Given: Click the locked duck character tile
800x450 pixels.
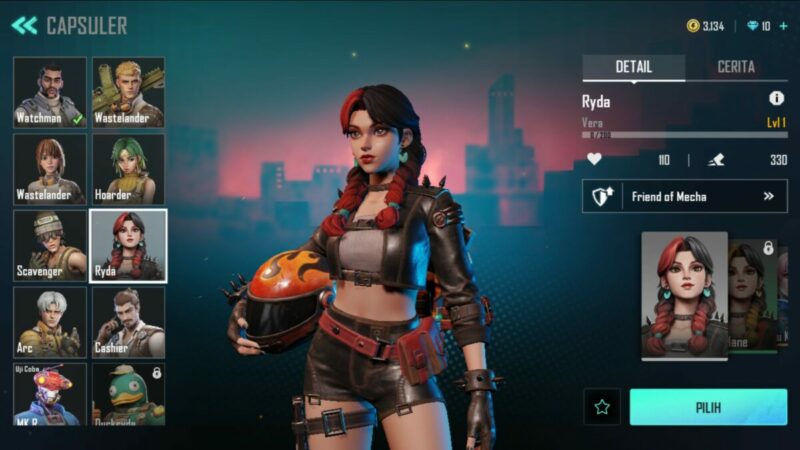Looking at the screenshot, I should (x=129, y=394).
